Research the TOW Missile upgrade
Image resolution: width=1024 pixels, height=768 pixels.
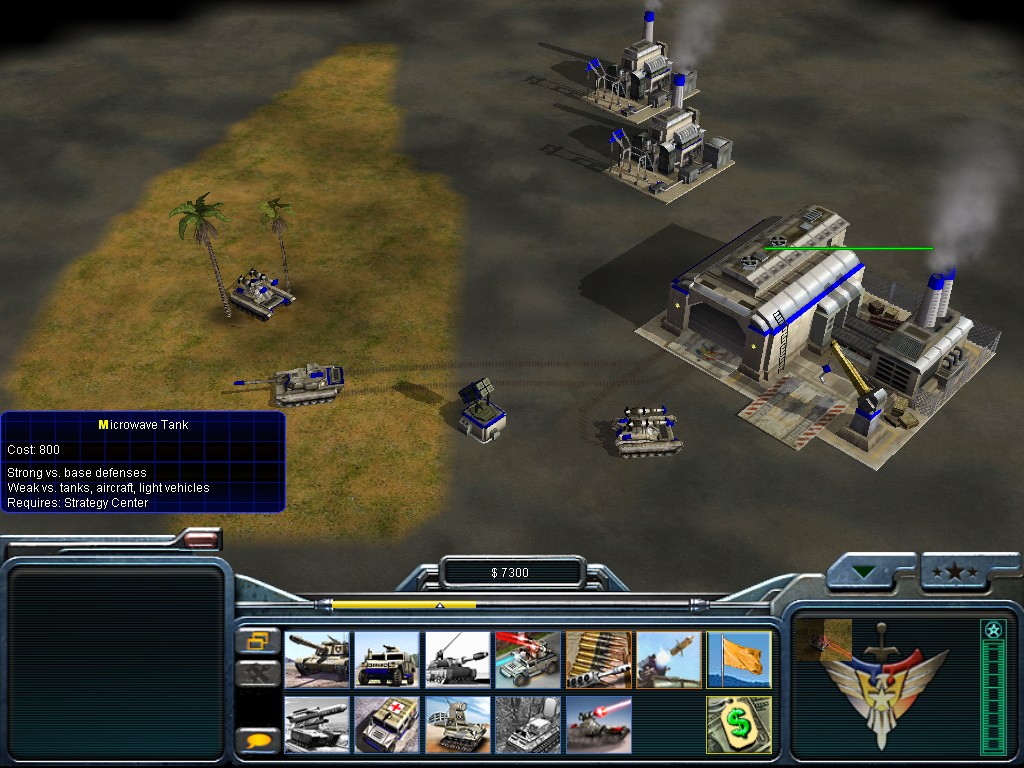click(x=668, y=659)
